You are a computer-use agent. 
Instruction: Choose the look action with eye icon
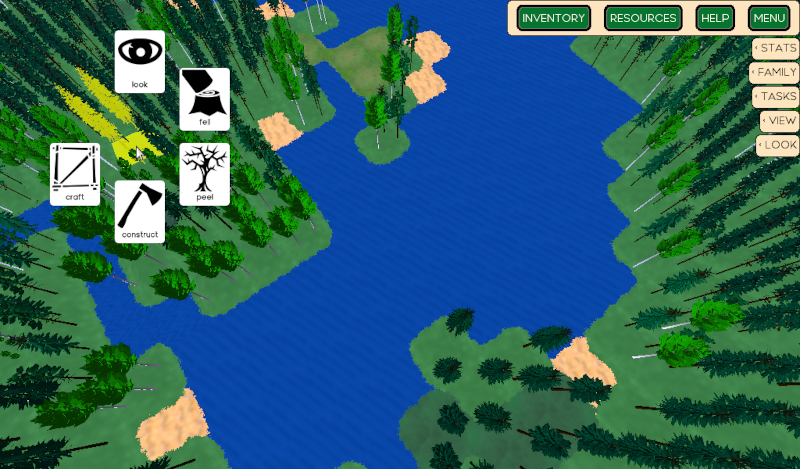pos(140,61)
